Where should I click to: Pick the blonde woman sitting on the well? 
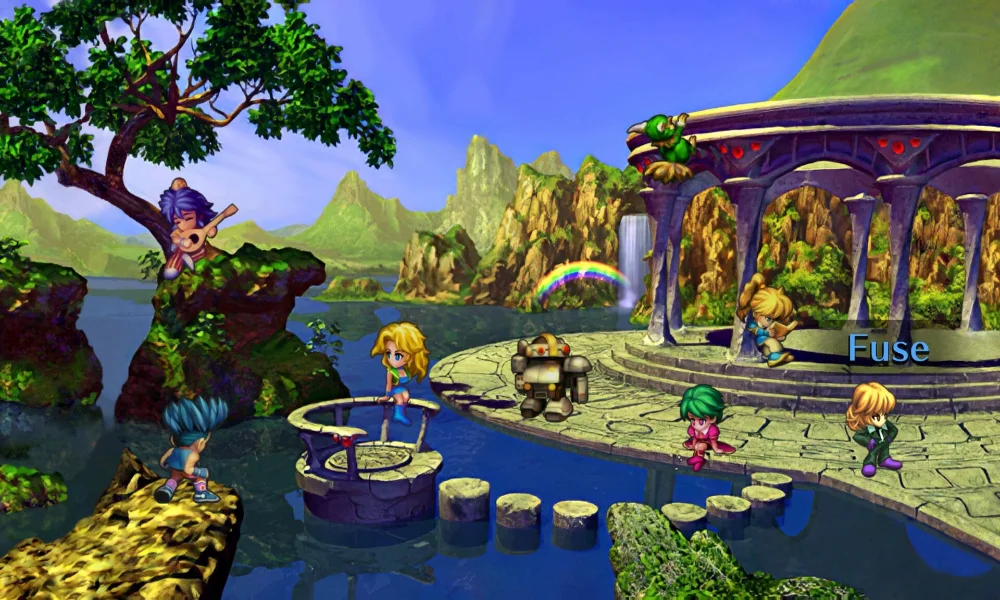pos(399,370)
